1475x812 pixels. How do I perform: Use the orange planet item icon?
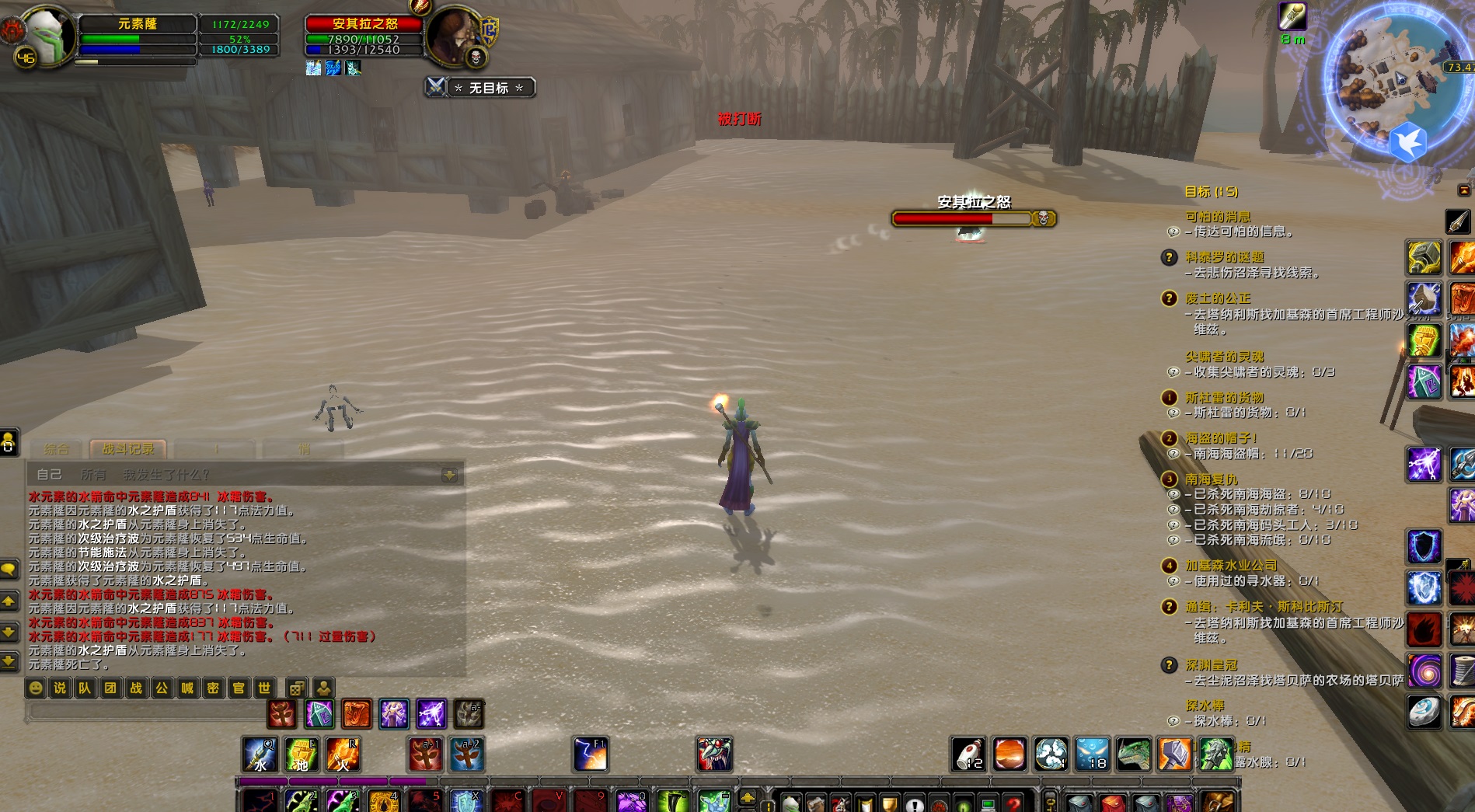tap(1009, 754)
